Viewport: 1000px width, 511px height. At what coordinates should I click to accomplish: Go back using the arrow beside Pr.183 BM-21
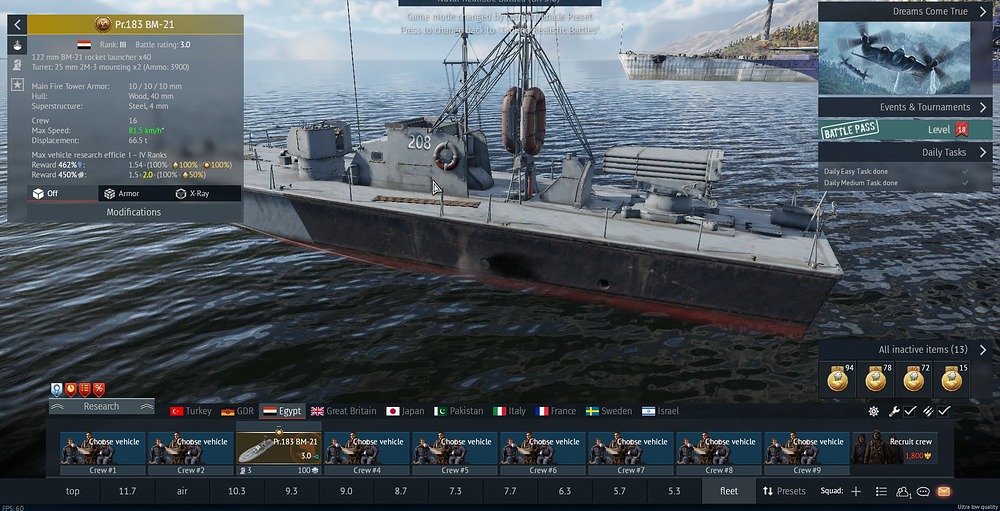(x=17, y=24)
